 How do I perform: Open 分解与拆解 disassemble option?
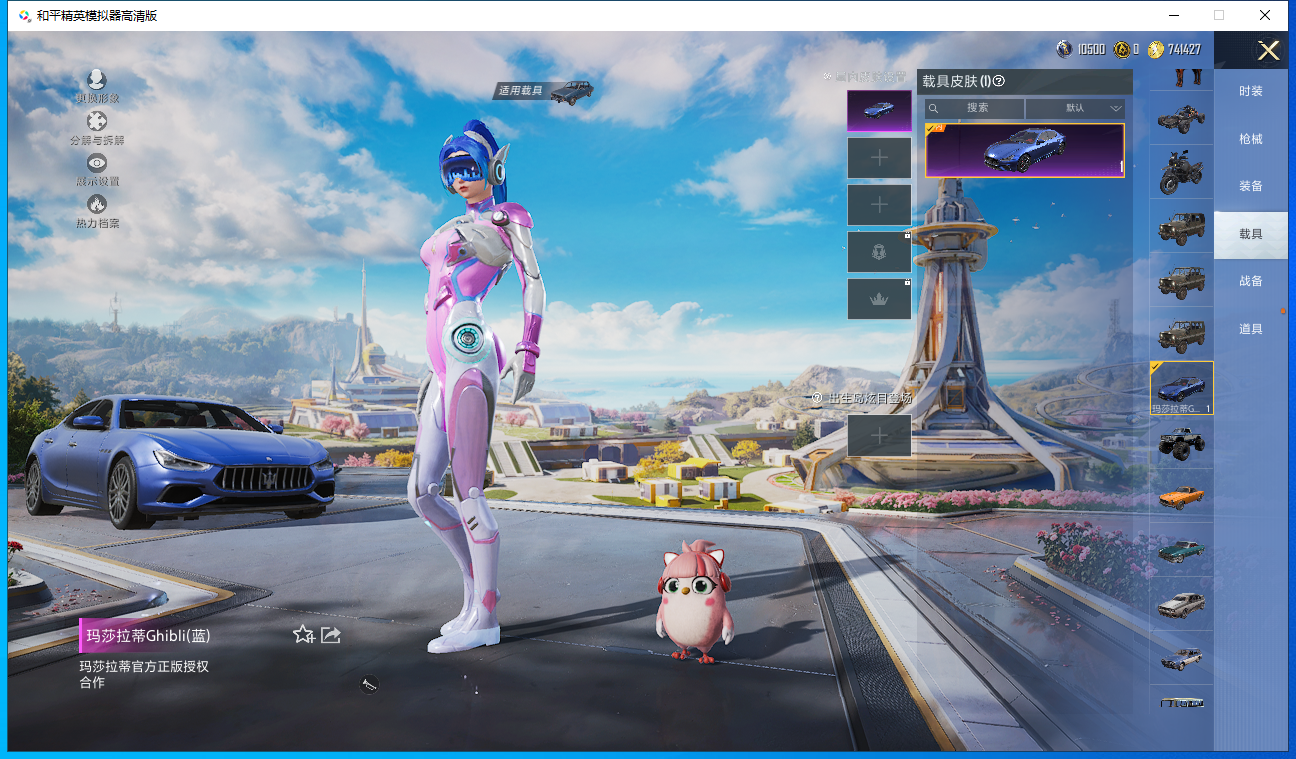[97, 123]
